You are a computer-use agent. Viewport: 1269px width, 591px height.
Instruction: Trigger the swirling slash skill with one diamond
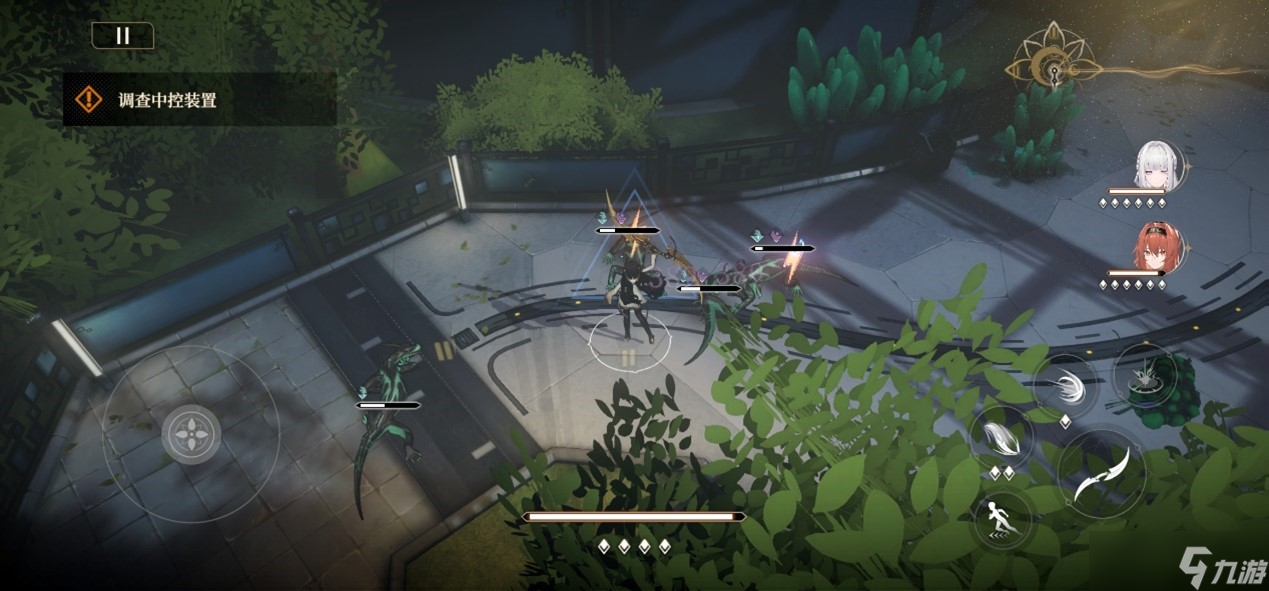[1065, 385]
